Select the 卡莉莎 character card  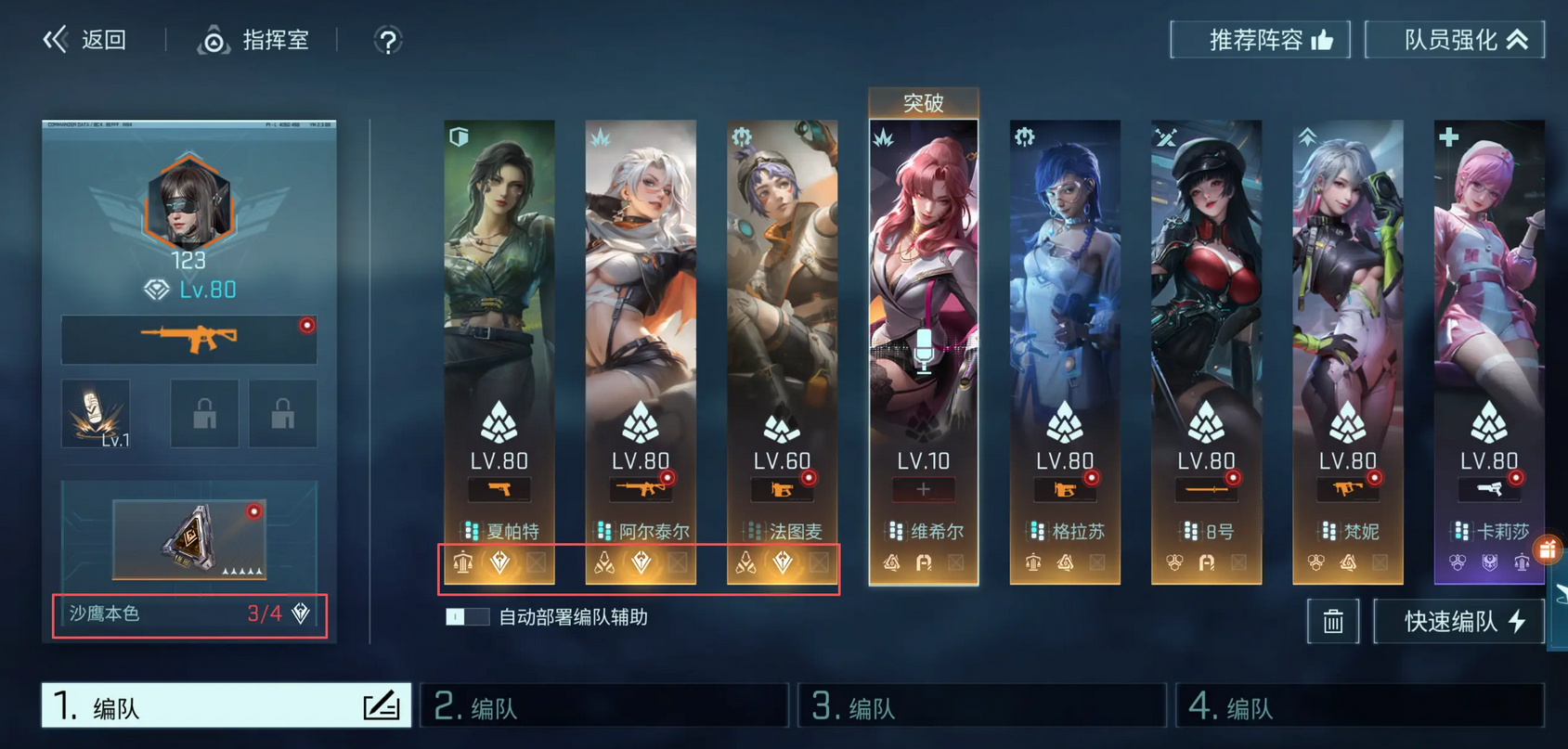click(1488, 306)
